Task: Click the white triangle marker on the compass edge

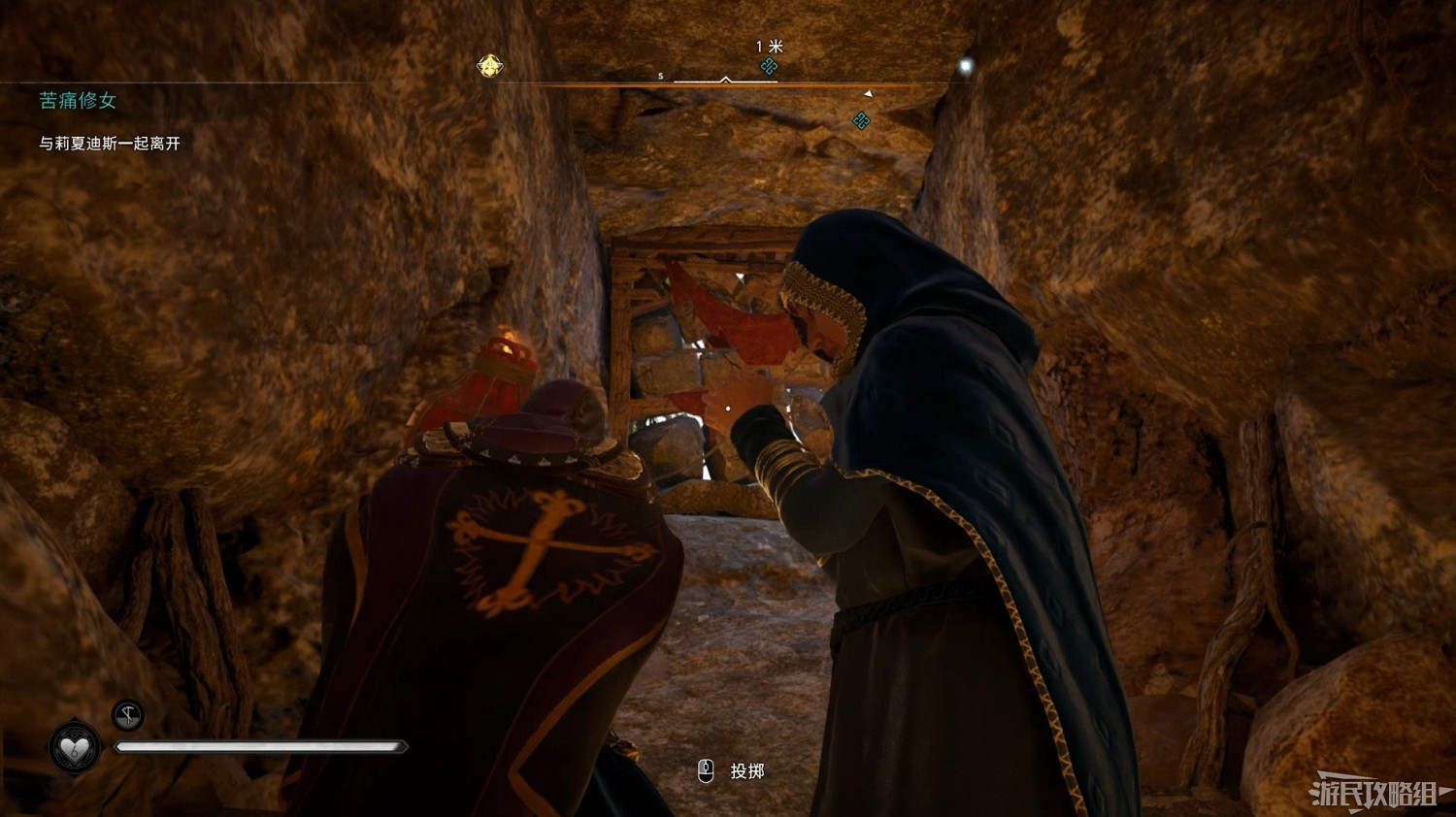Action: pos(867,93)
